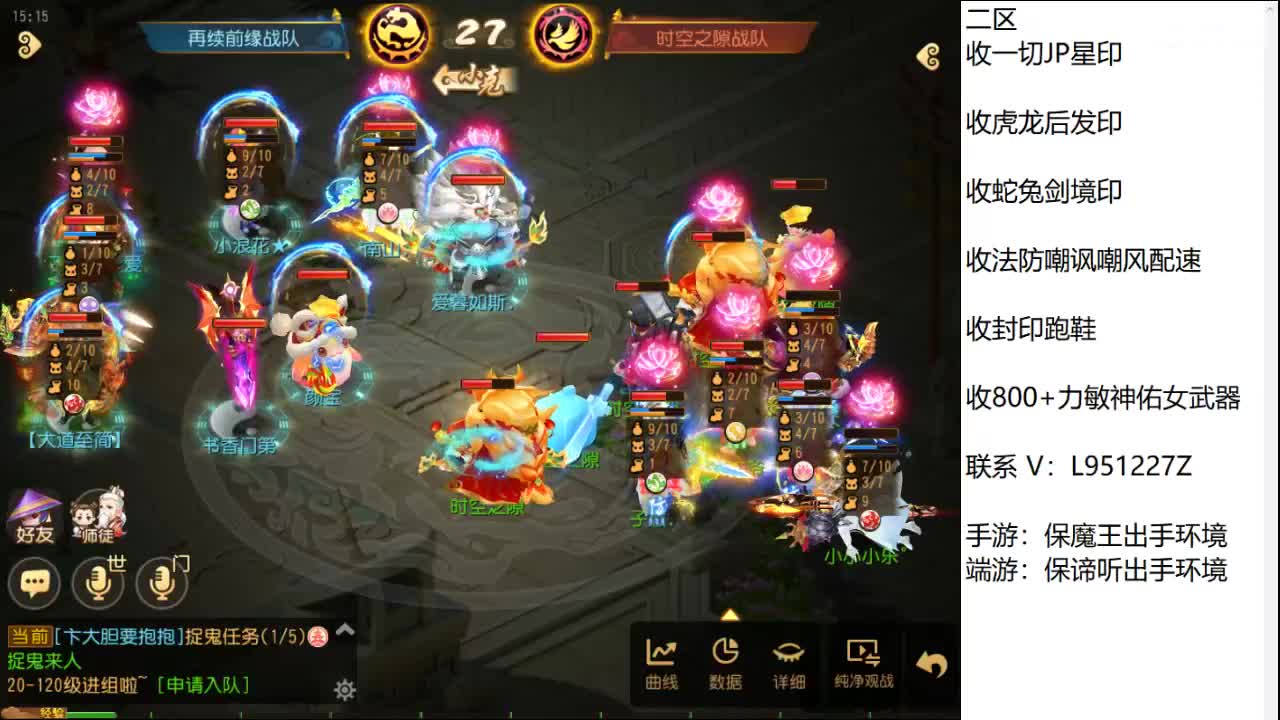Screen dimensions: 1280x720
Task: Click the round counter showing 27
Action: coord(485,33)
